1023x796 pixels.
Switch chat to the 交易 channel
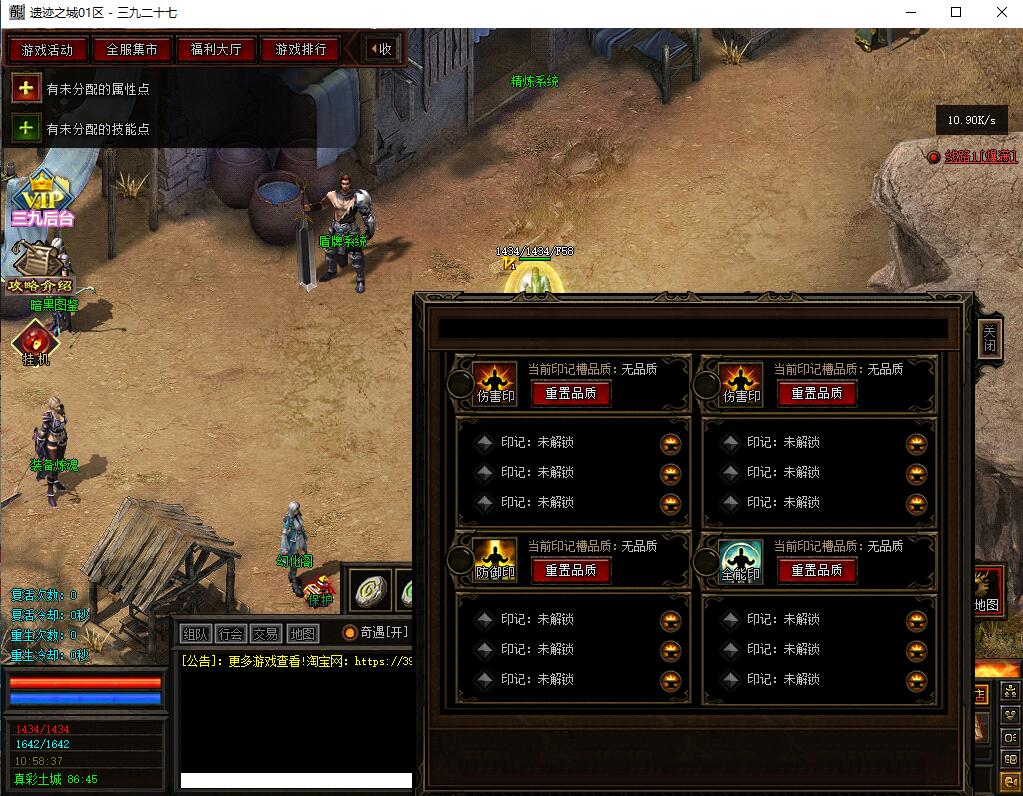[266, 633]
